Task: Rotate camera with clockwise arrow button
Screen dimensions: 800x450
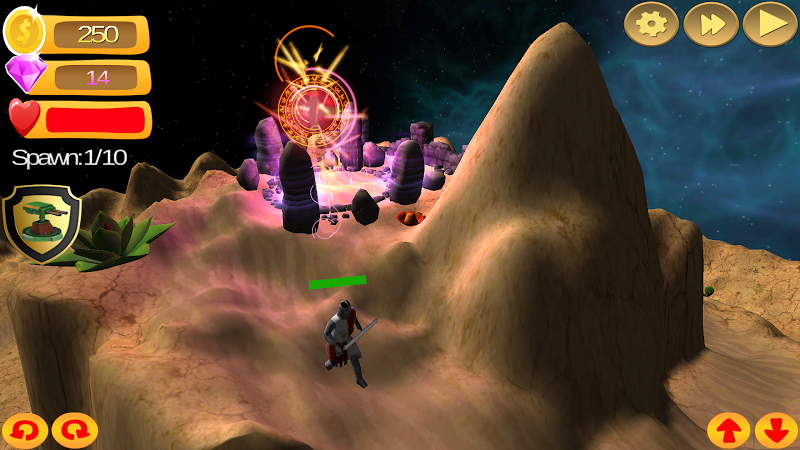Action: click(x=75, y=431)
